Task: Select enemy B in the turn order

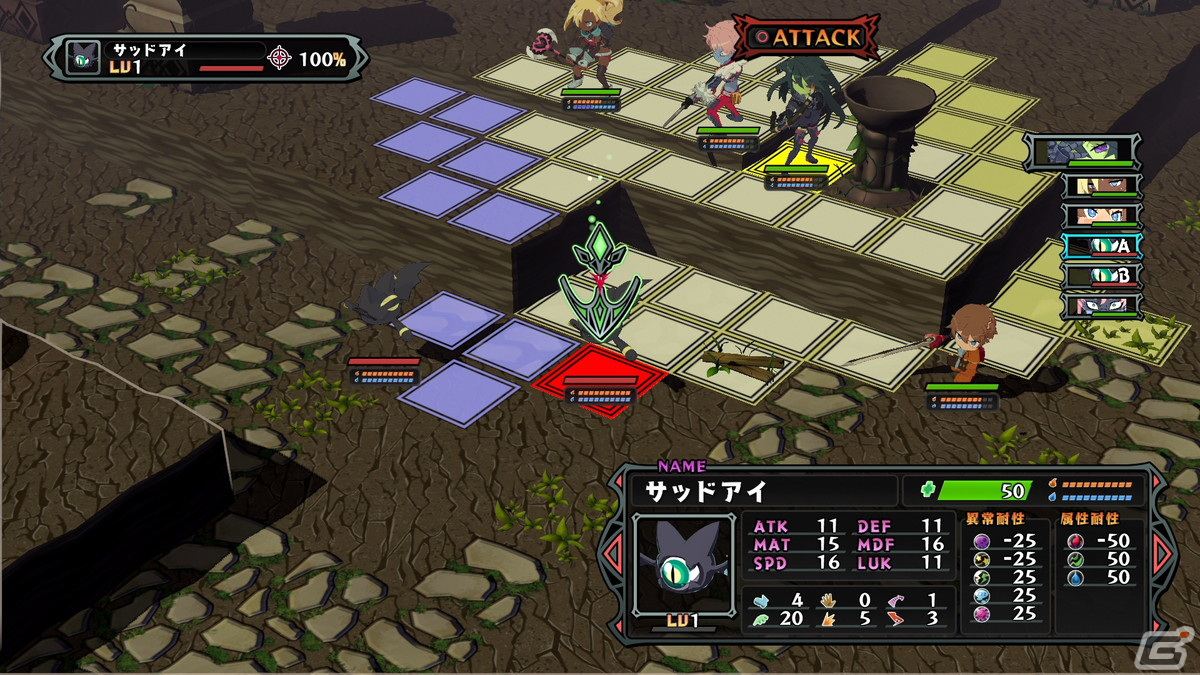Action: (x=1101, y=276)
